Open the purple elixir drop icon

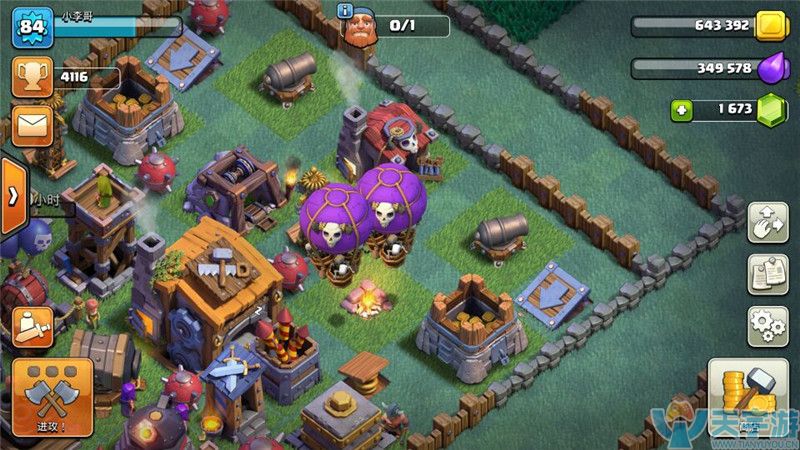771,68
